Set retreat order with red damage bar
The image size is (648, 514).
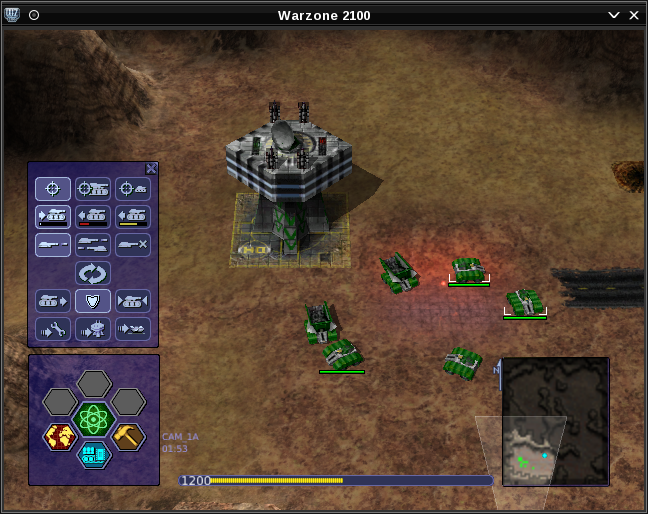point(93,217)
